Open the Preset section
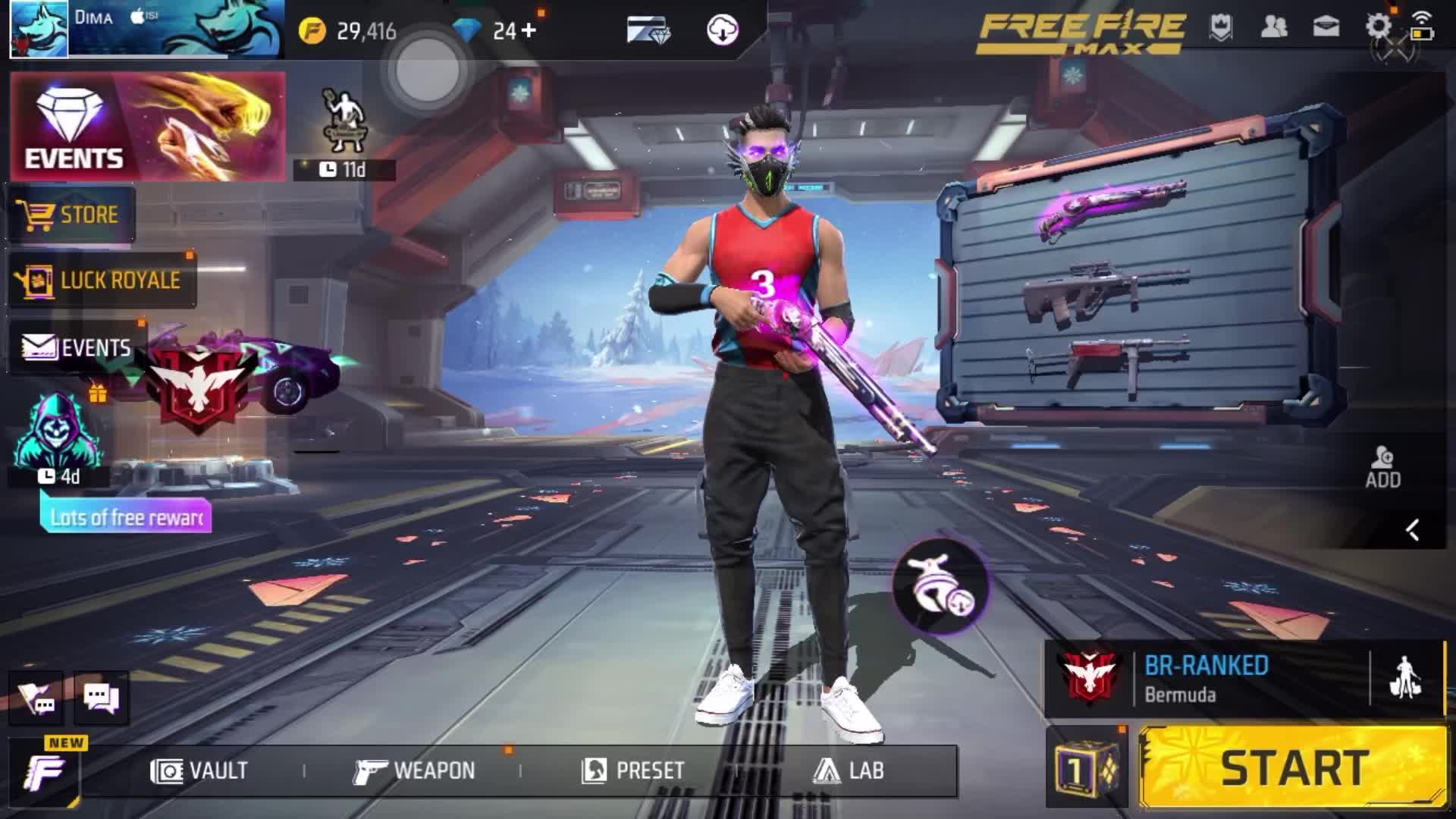The height and width of the screenshot is (819, 1456). tap(633, 770)
